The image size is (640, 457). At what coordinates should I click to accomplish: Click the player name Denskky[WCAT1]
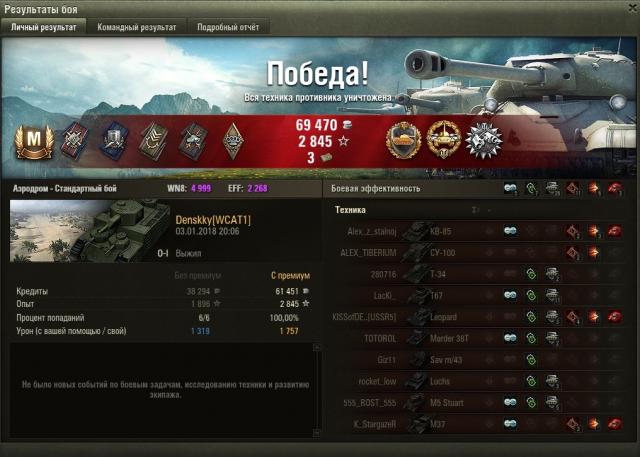point(213,219)
